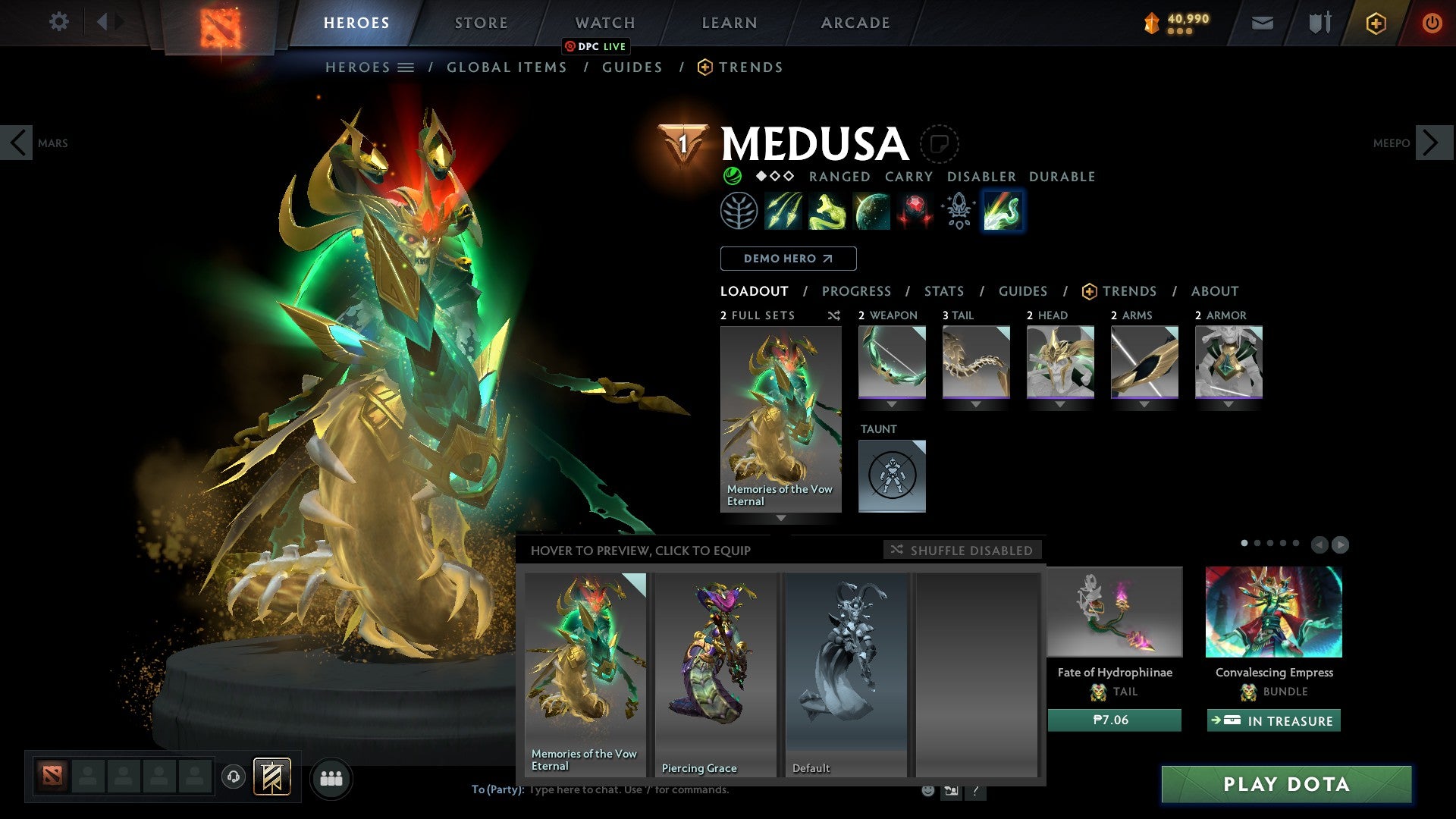The image size is (1456, 819).
Task: Click the DEMO HERO button
Action: (x=788, y=259)
